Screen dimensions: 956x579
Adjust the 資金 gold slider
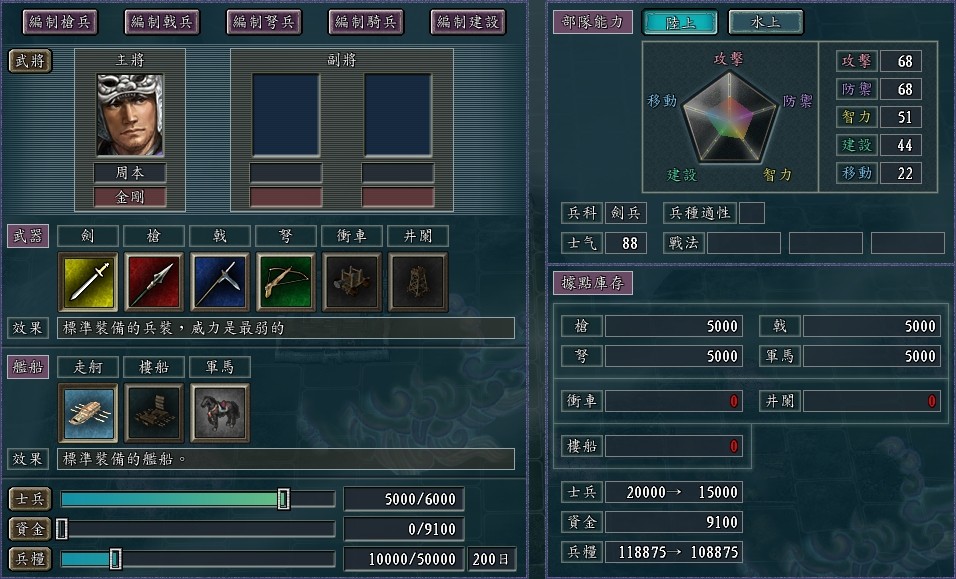click(62, 529)
